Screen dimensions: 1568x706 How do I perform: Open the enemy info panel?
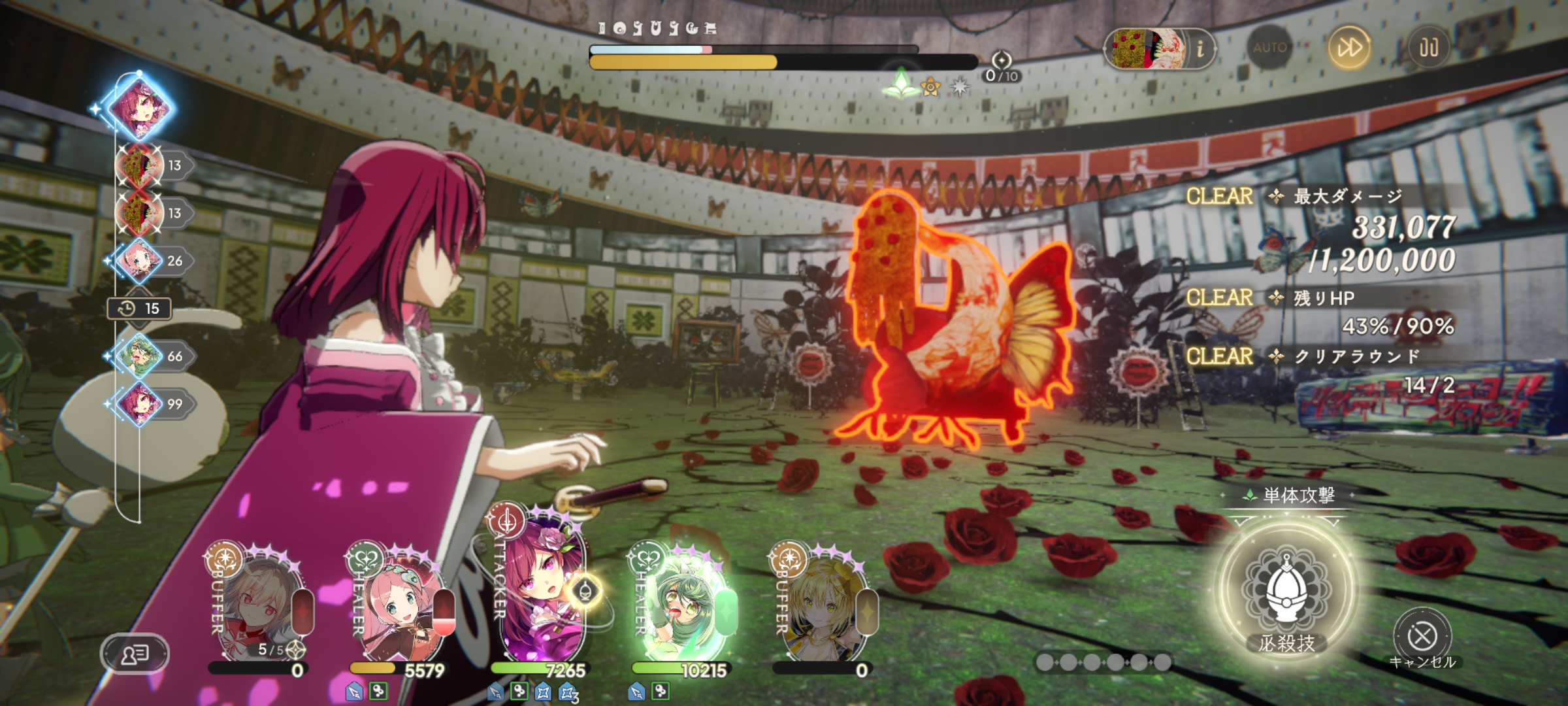(x=1160, y=49)
